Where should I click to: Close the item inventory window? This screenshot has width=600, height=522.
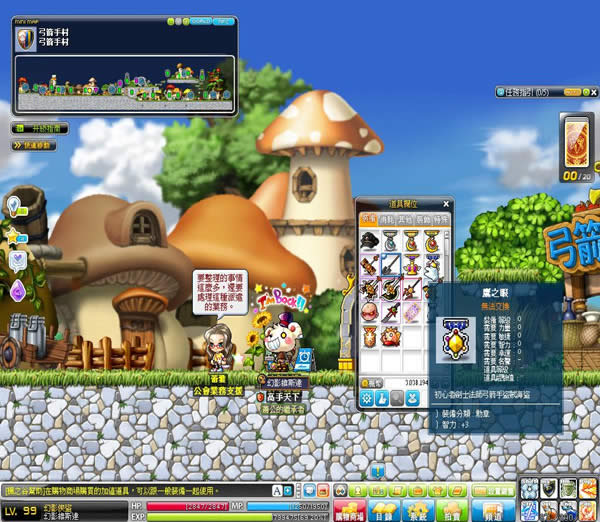447,203
